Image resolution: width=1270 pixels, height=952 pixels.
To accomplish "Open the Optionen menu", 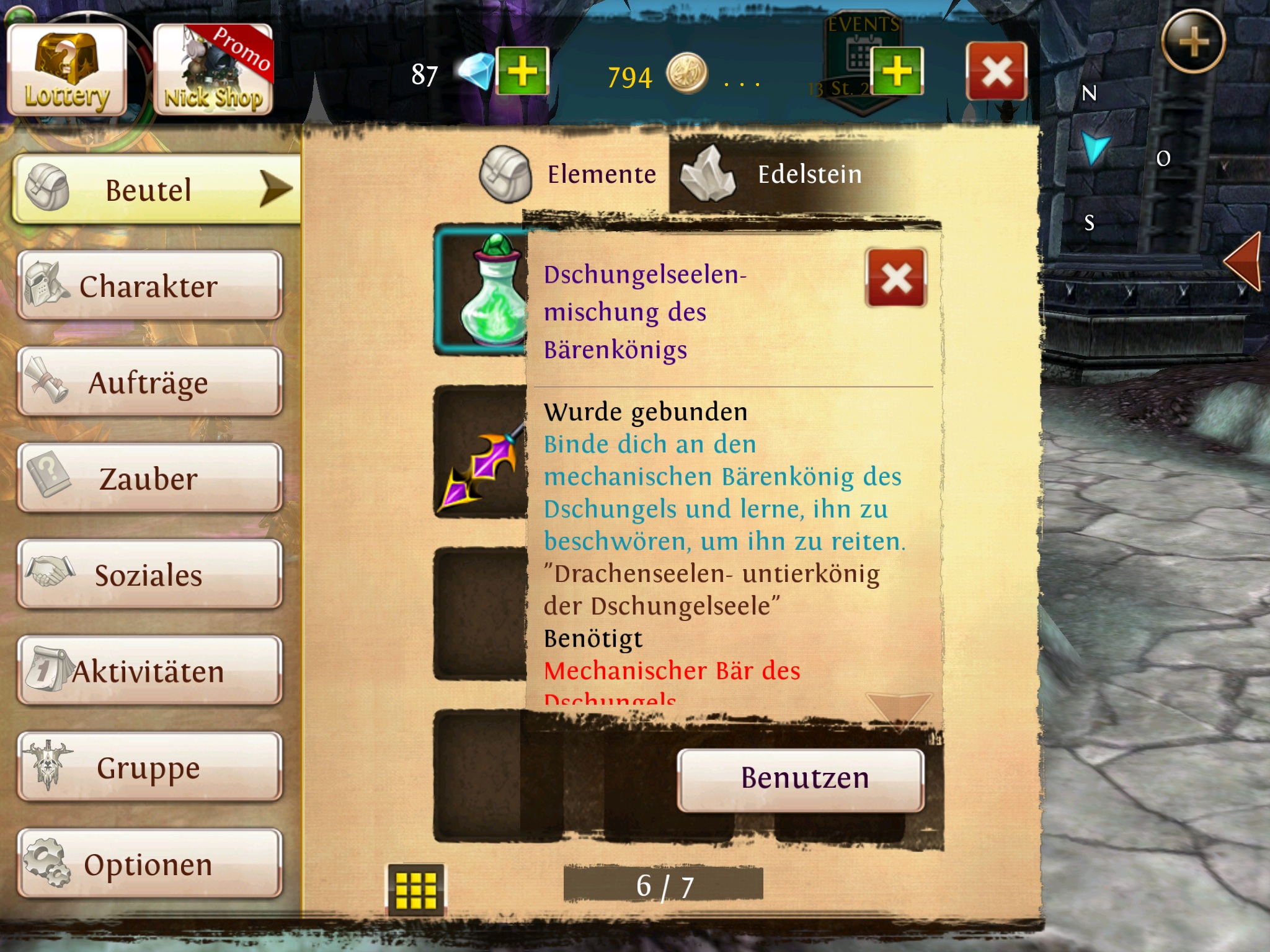I will click(149, 864).
